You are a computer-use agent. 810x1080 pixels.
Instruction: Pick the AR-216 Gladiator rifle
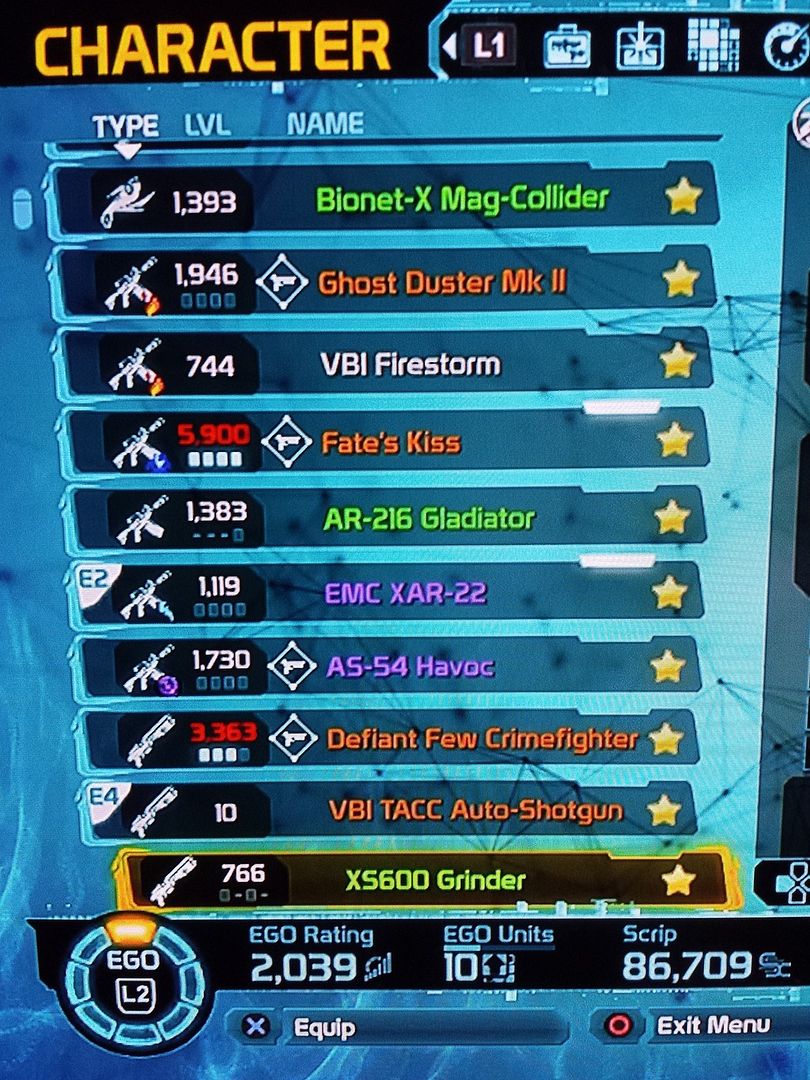coord(428,519)
